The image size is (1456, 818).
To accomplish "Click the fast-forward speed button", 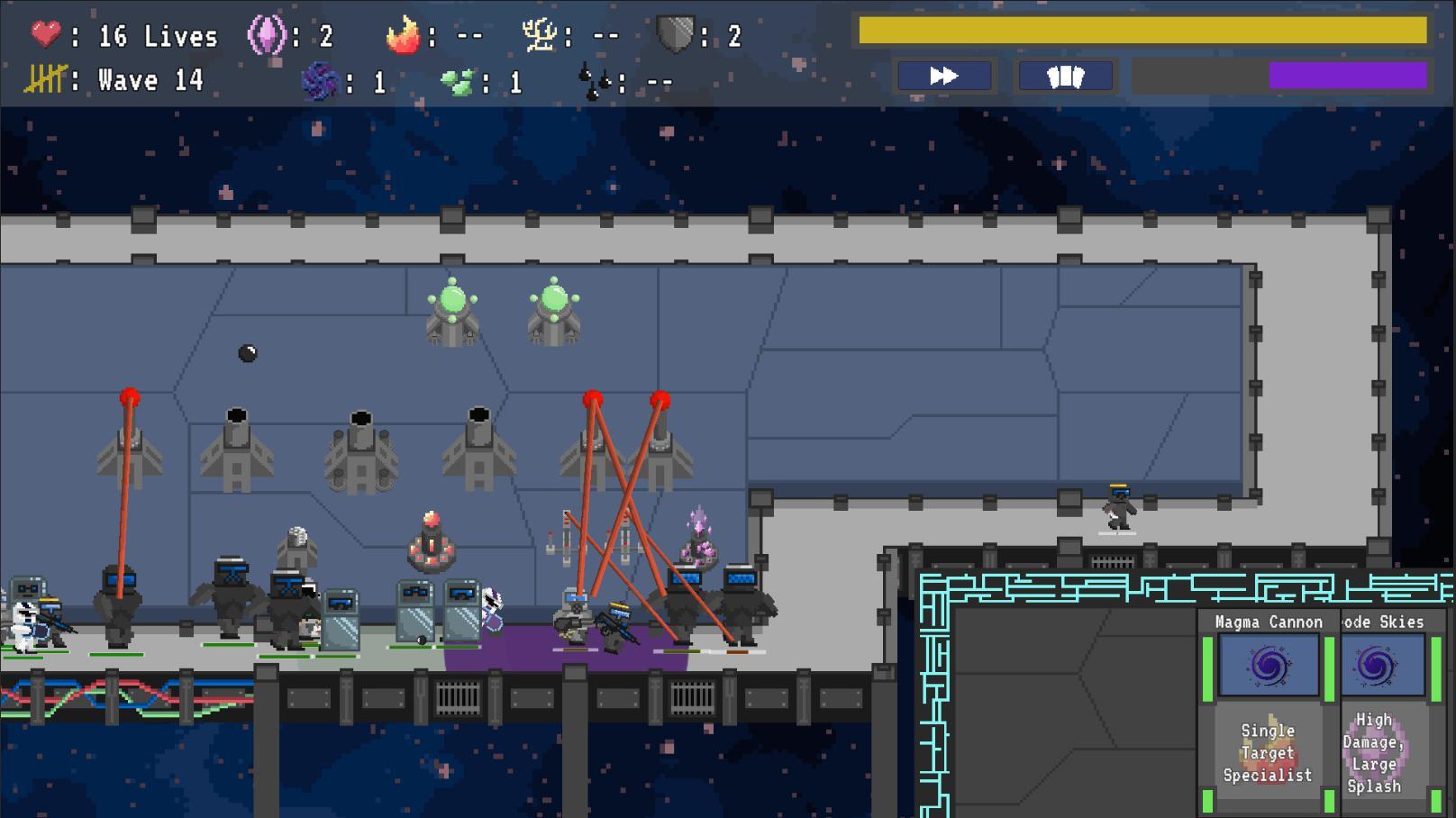I will click(x=943, y=77).
